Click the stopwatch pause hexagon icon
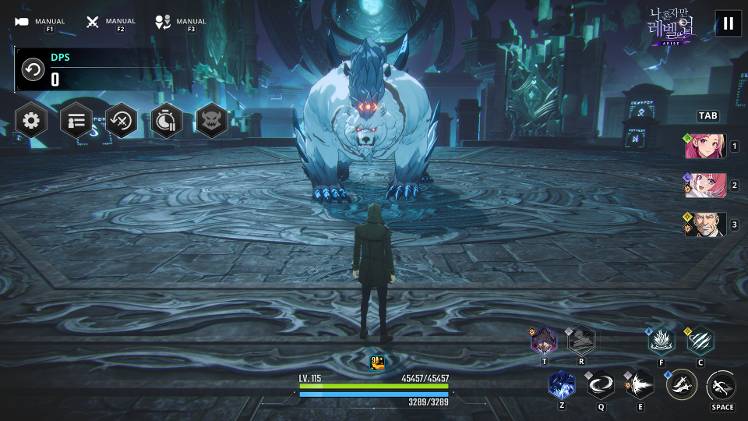Image resolution: width=748 pixels, height=421 pixels. [x=166, y=121]
